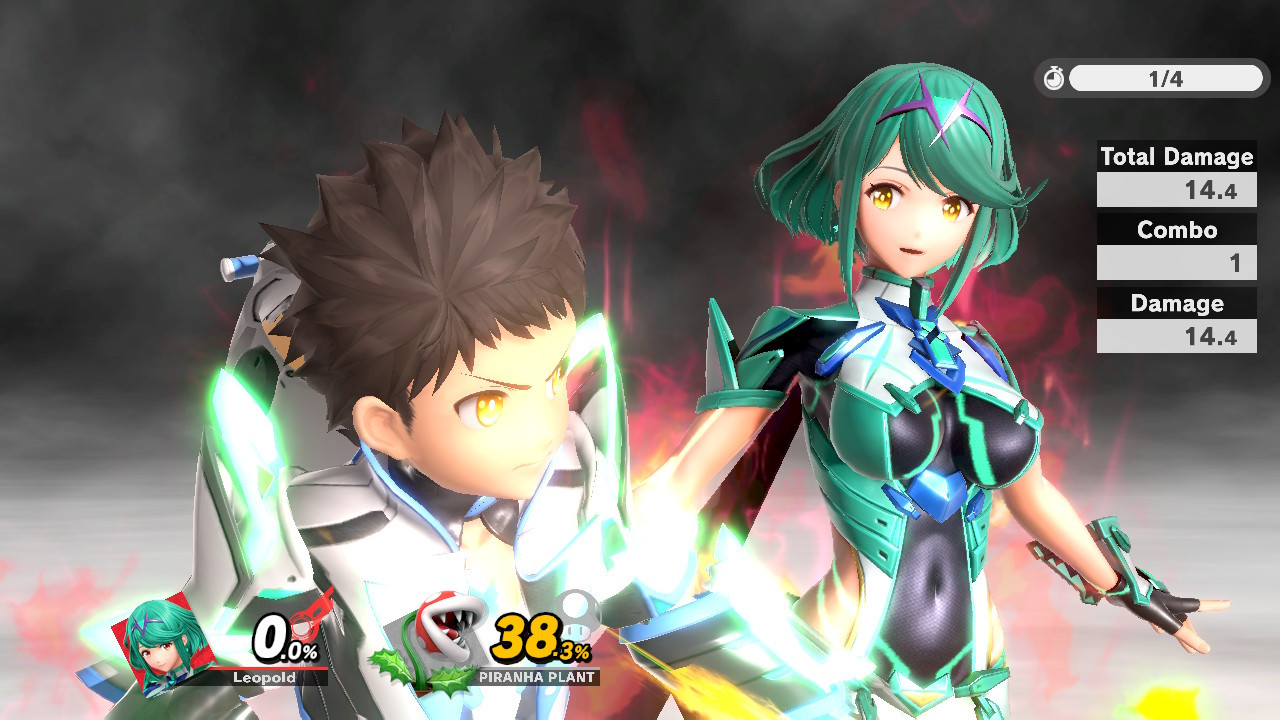The width and height of the screenshot is (1280, 720).
Task: Expand the Combo count field
Action: click(1176, 262)
